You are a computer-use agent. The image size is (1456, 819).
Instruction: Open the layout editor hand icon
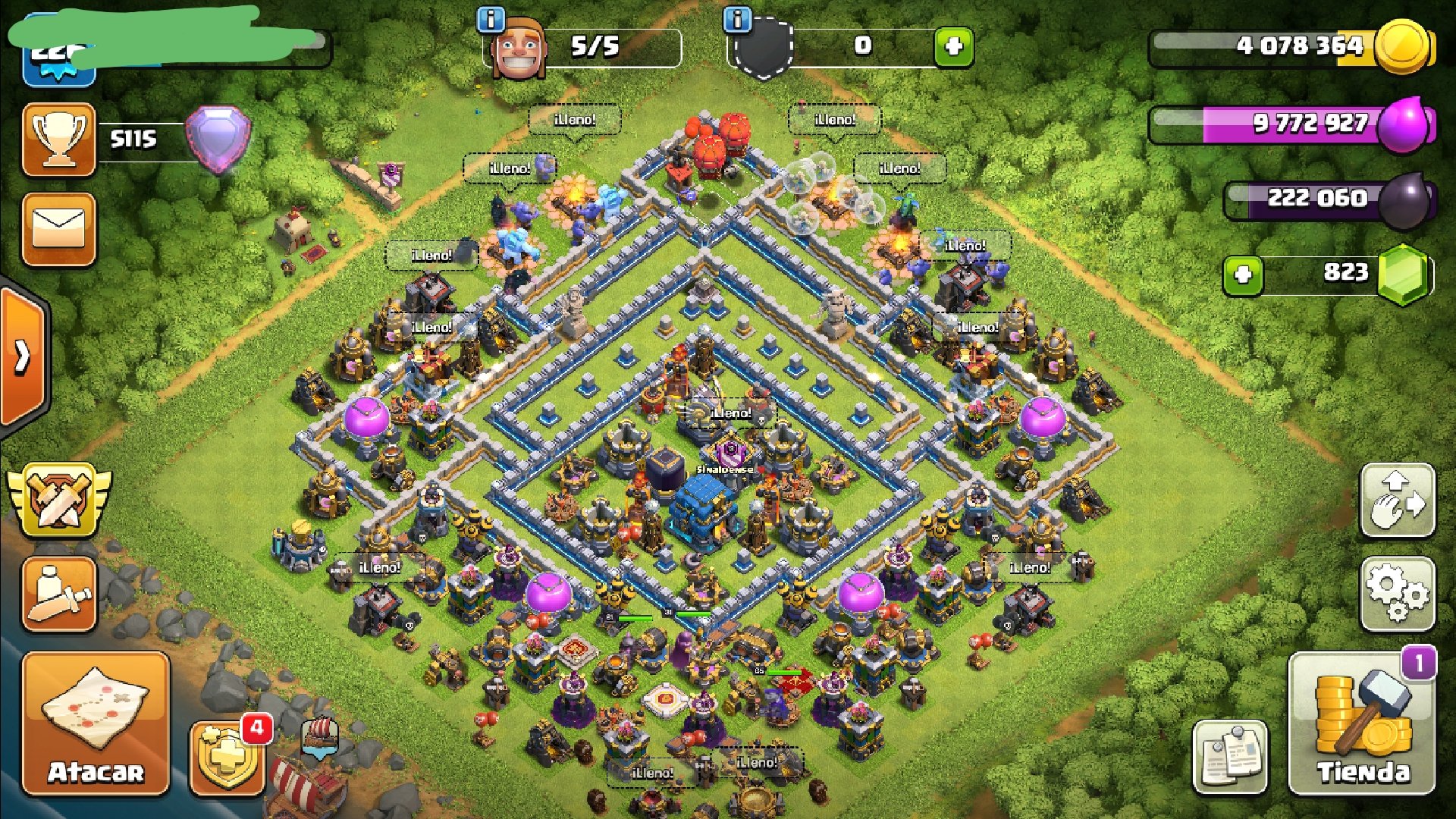(1398, 500)
